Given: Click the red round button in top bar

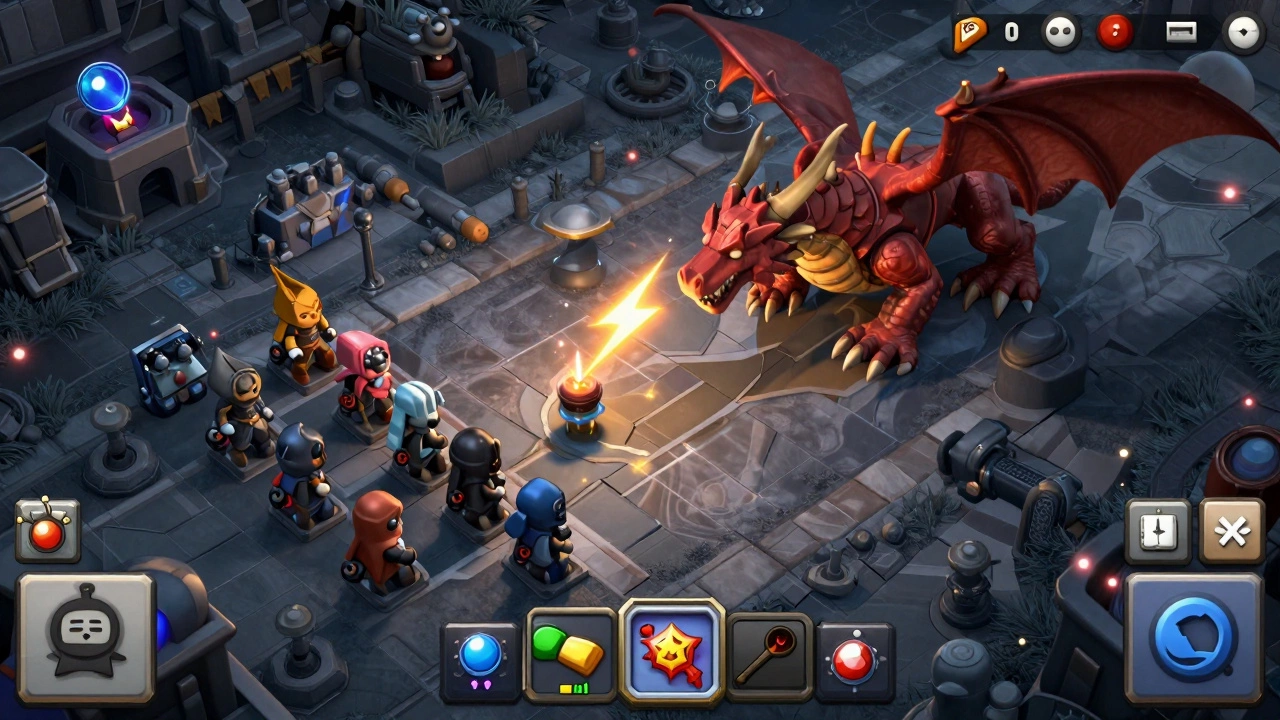Looking at the screenshot, I should (x=1114, y=33).
